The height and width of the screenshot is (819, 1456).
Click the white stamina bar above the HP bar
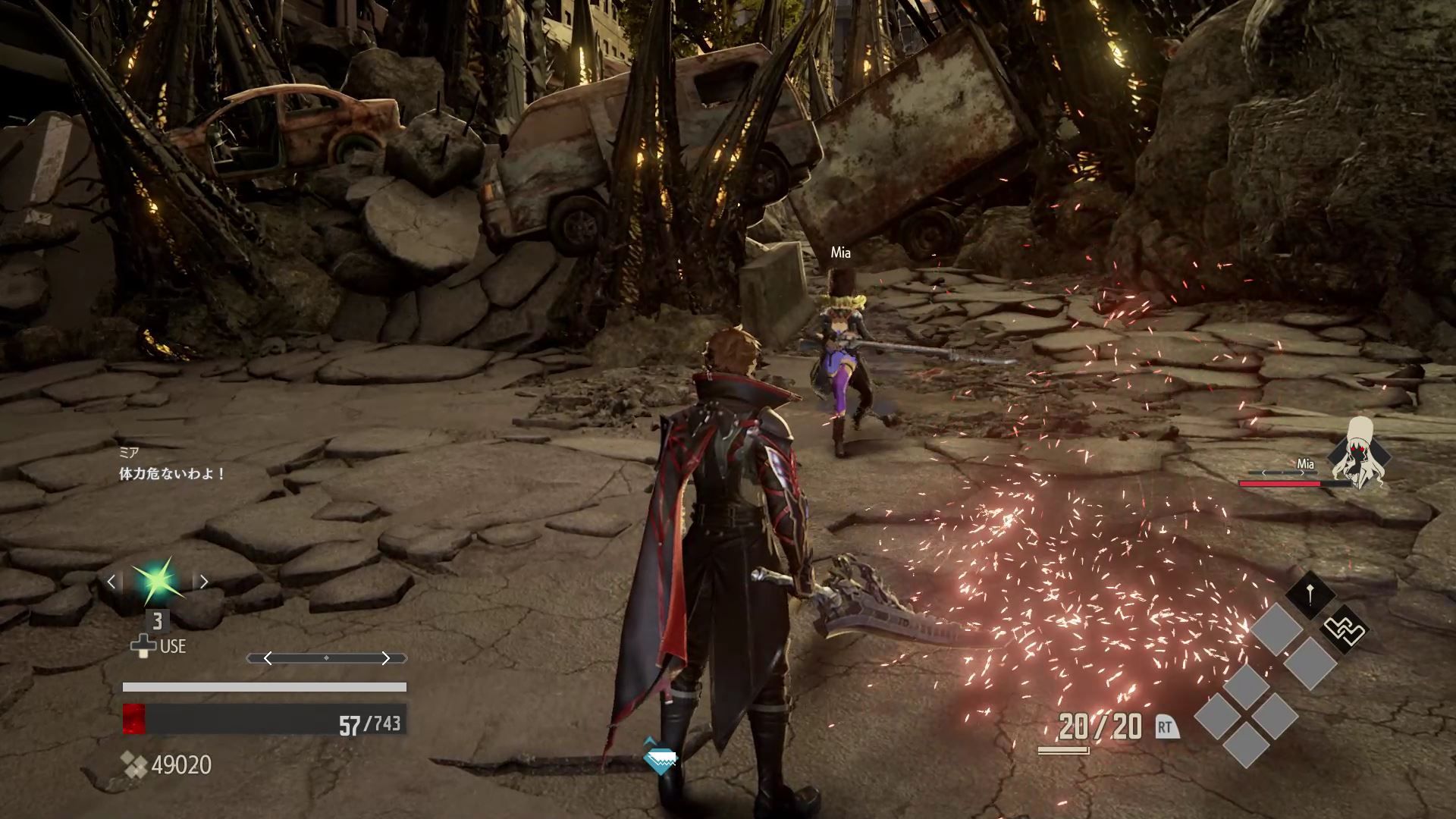click(x=264, y=686)
